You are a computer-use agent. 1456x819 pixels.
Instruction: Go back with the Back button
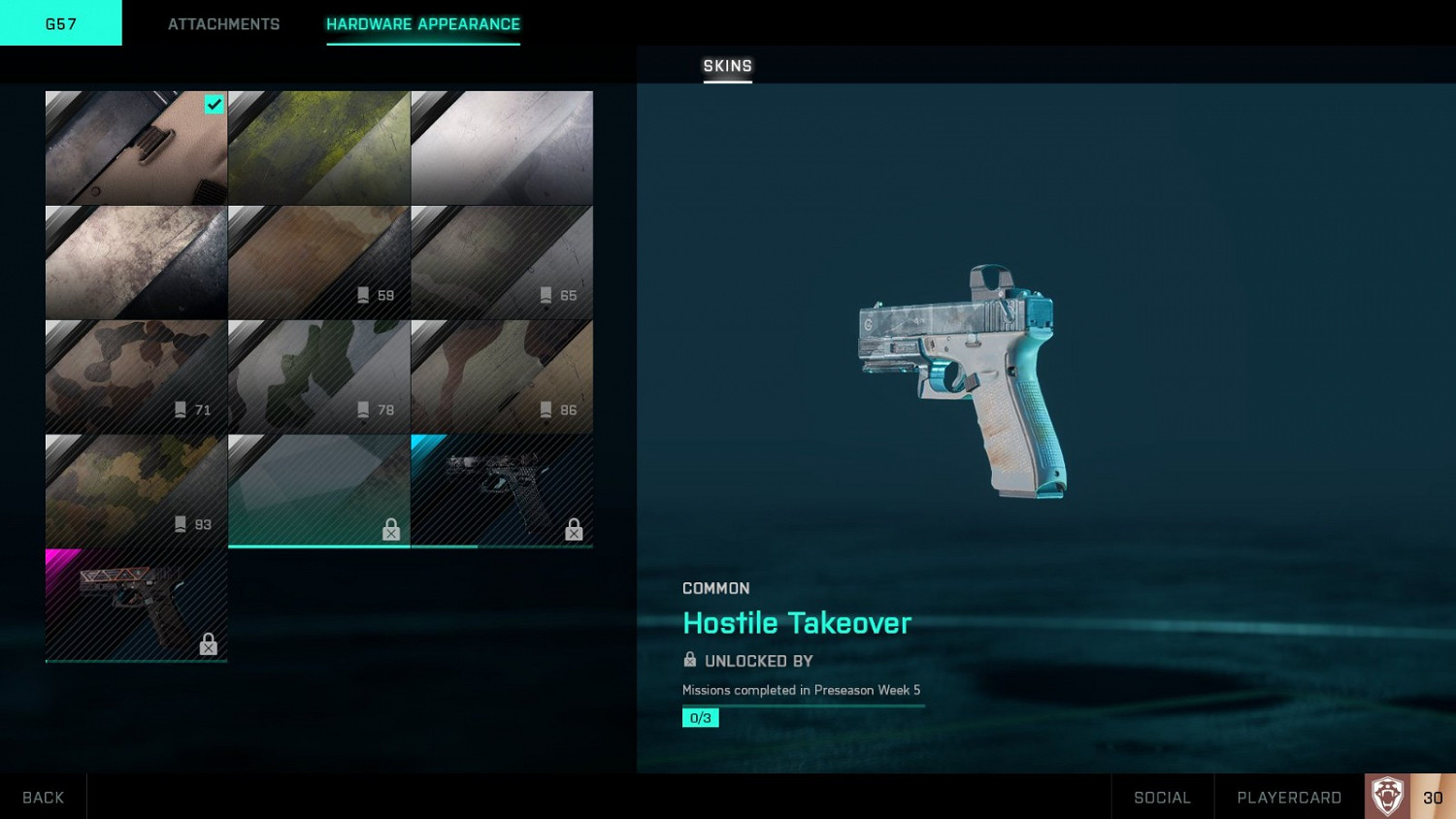pyautogui.click(x=43, y=797)
